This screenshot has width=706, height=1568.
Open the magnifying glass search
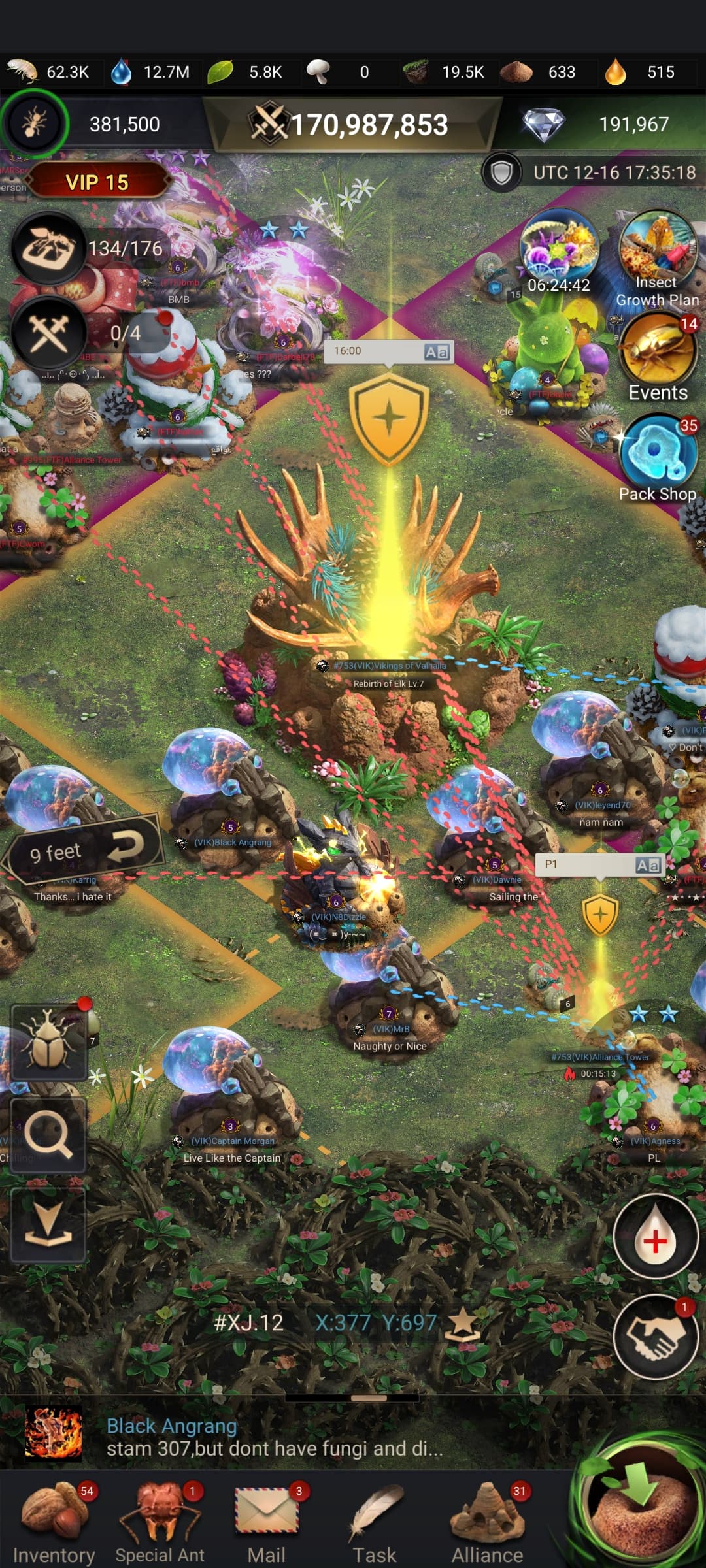[48, 1135]
